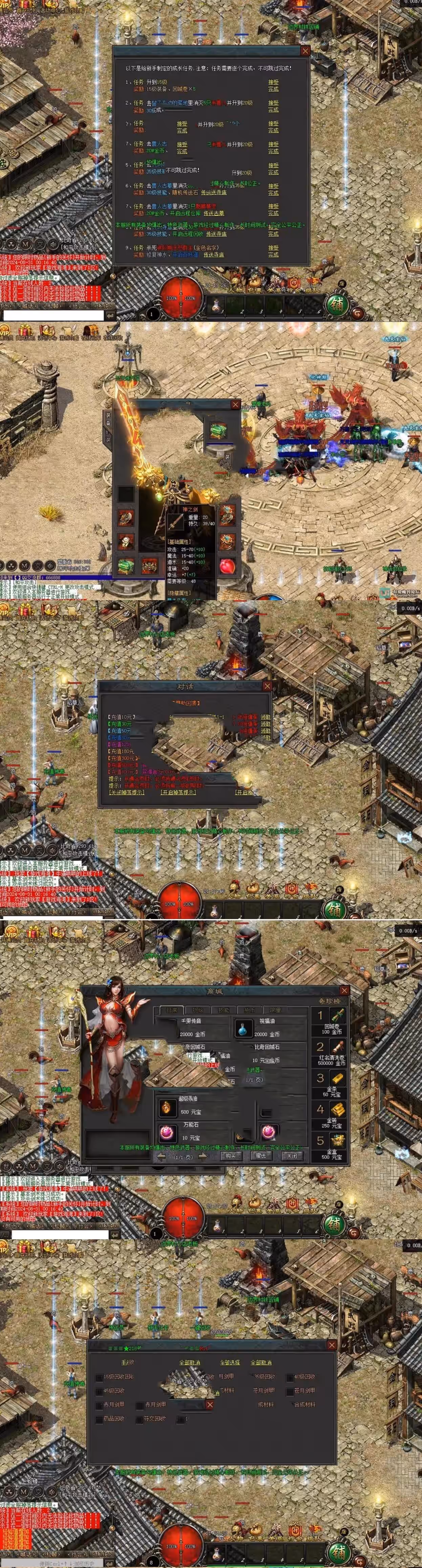Viewport: 422px width, 1568px height.
Task: Click the 关闭掉落提示 link
Action: pos(126,792)
